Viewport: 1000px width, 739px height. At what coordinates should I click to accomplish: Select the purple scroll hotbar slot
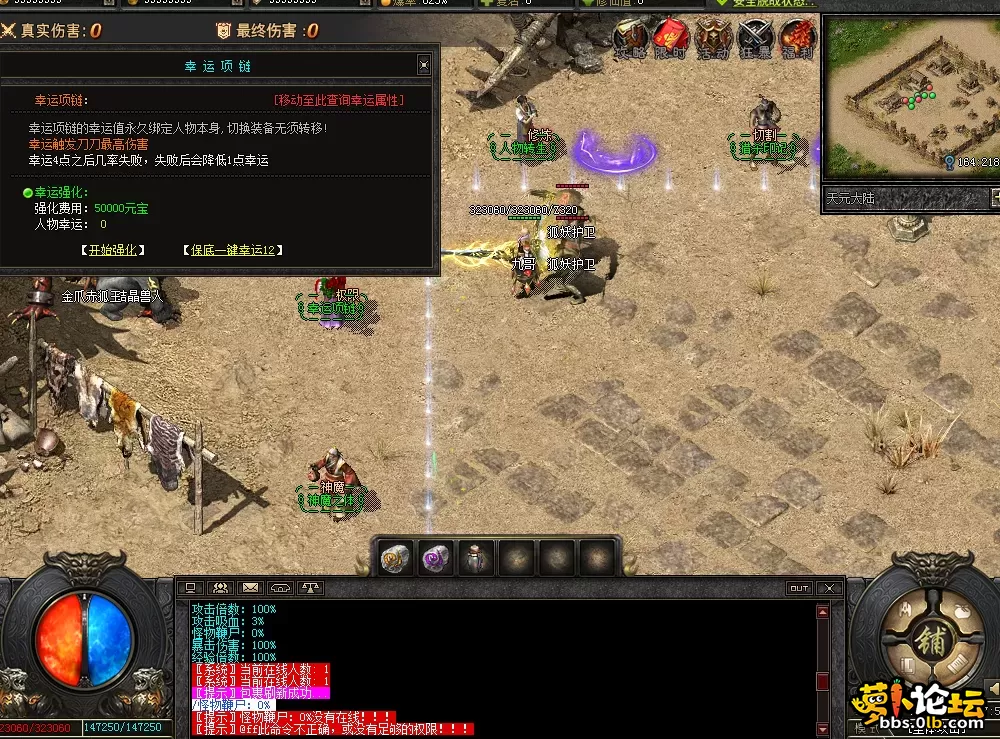tap(436, 558)
